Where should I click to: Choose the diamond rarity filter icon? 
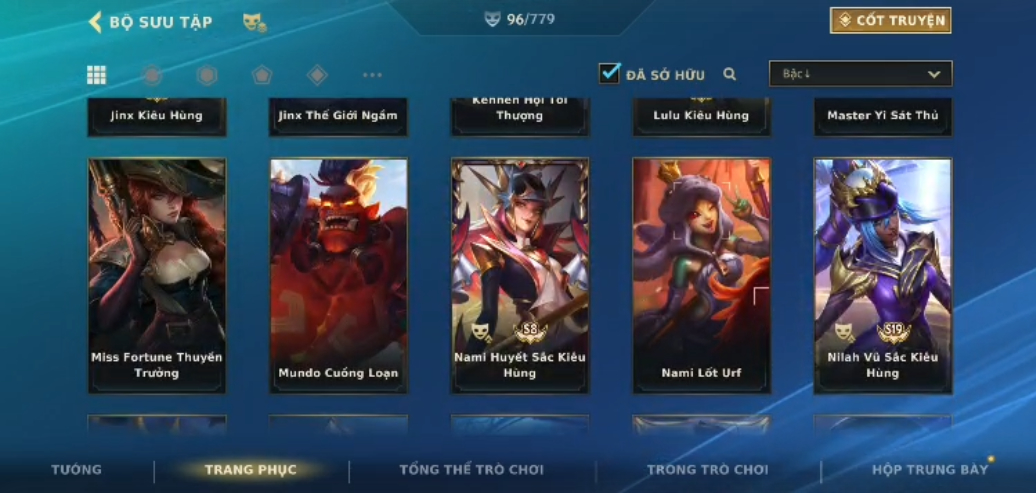pyautogui.click(x=317, y=75)
